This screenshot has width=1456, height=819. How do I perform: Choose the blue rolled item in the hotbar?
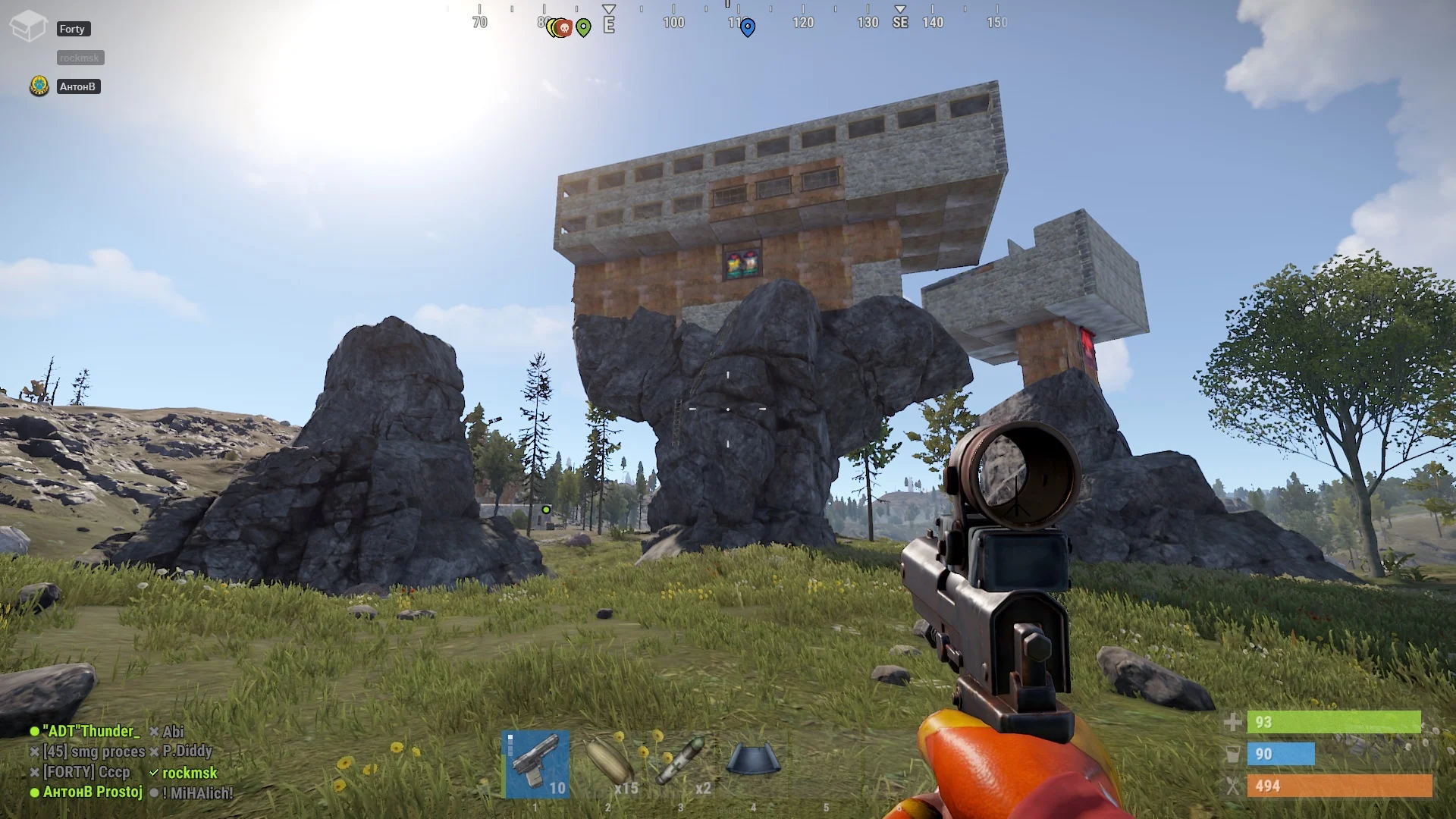(752, 759)
